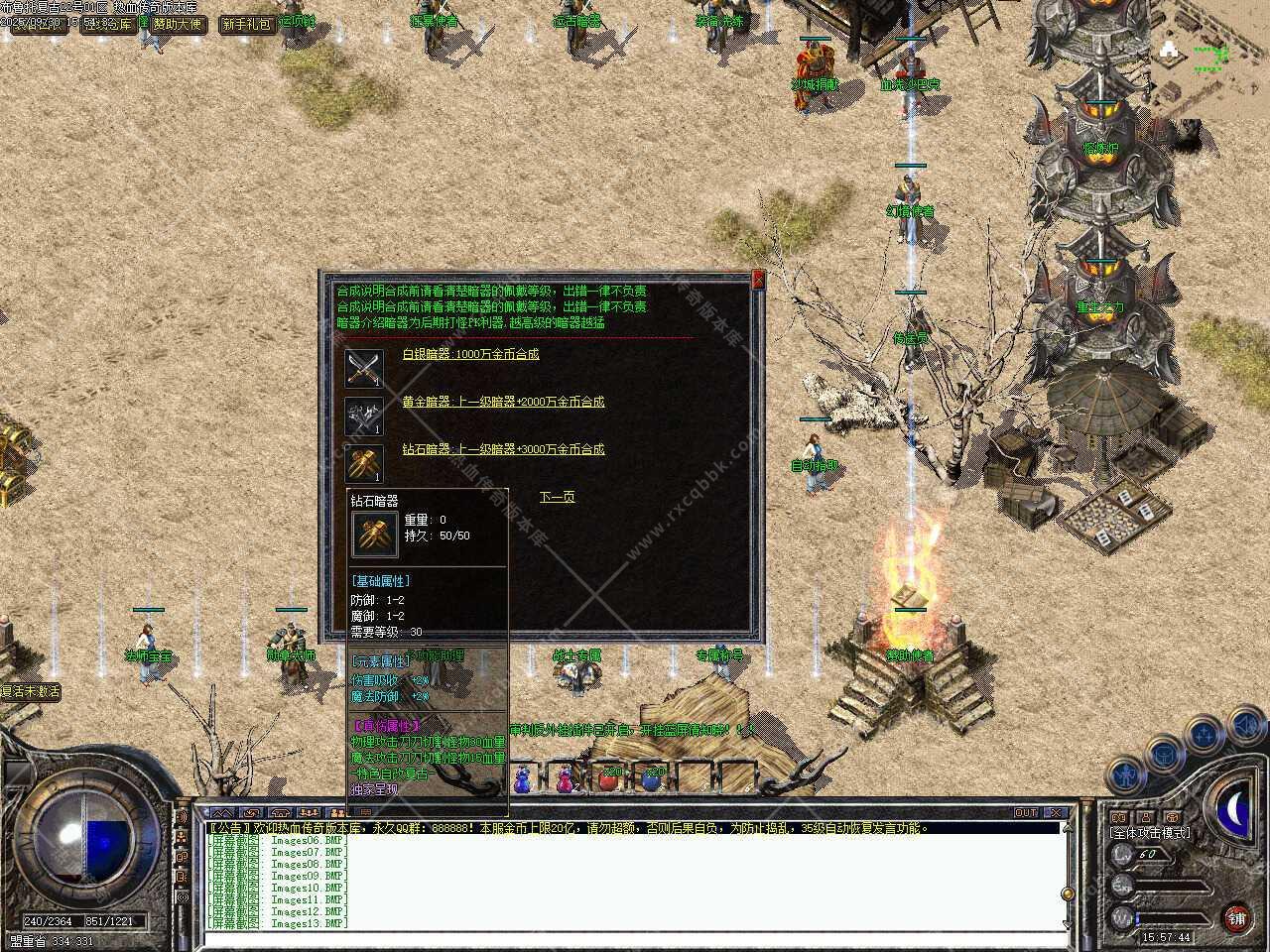Select the gold hidden weapon item icon
Viewport: 1270px width, 952px height.
pos(363,416)
